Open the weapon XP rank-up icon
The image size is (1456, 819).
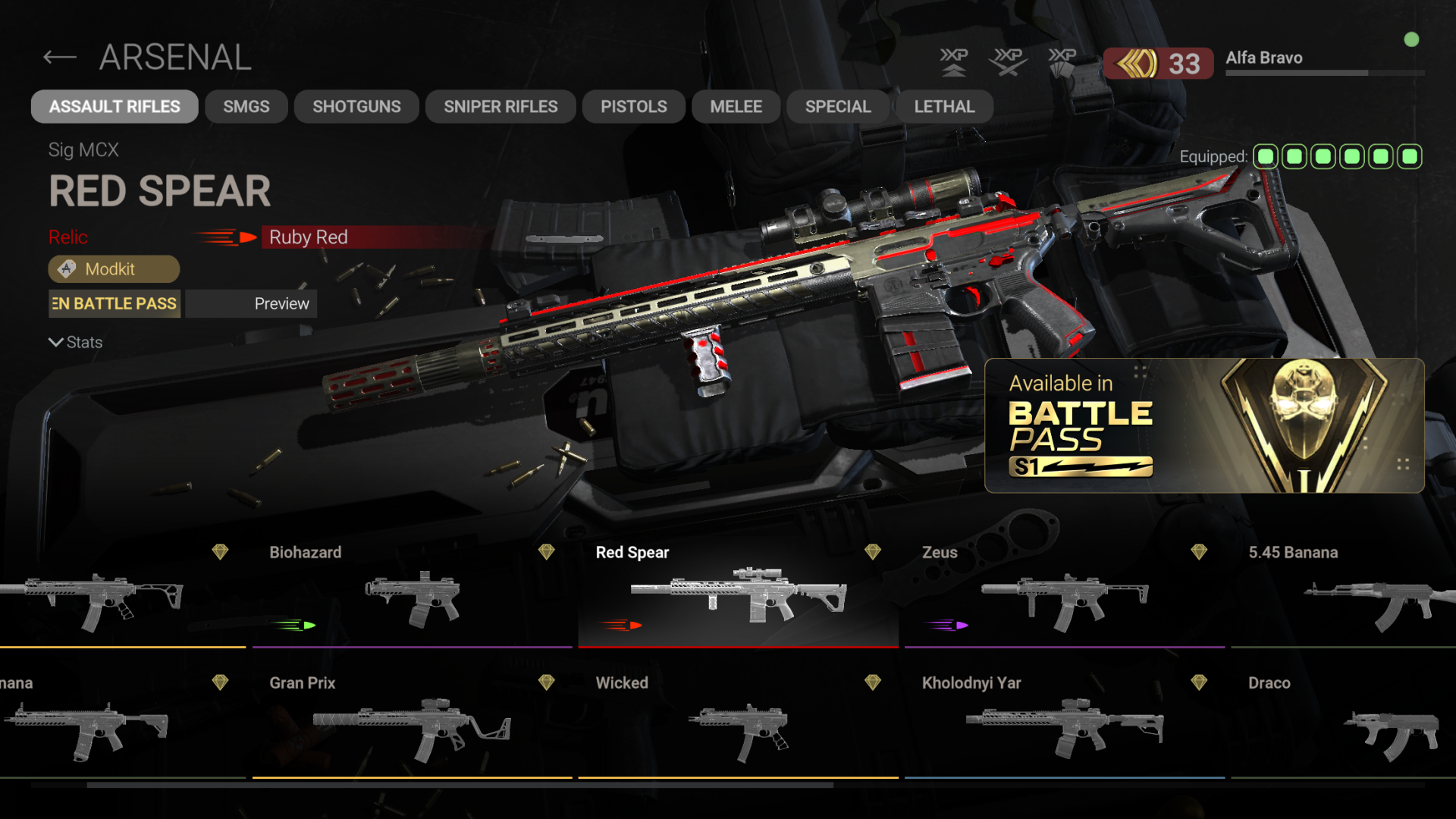(x=955, y=62)
